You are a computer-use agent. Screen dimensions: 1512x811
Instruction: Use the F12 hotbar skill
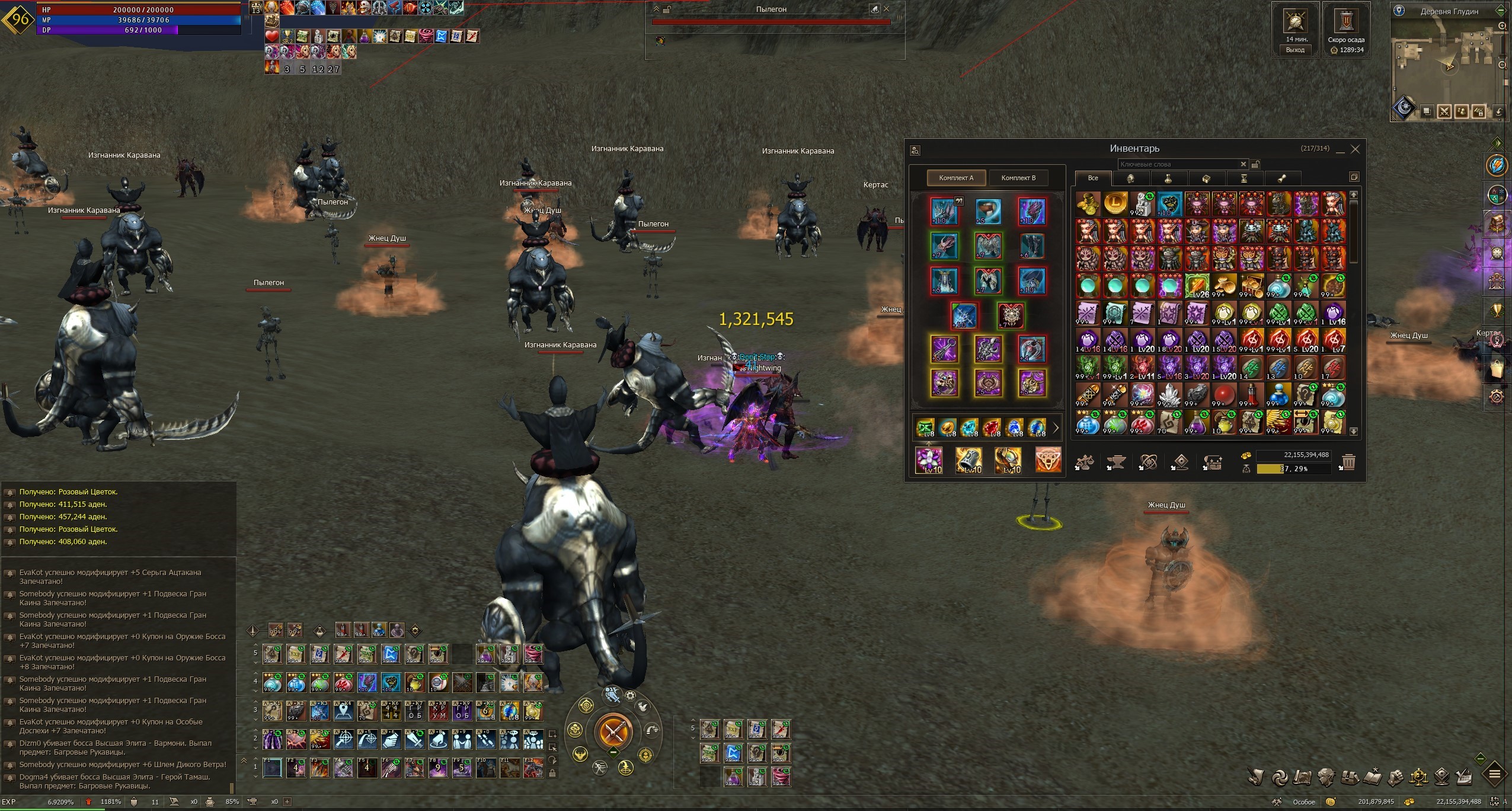(533, 768)
